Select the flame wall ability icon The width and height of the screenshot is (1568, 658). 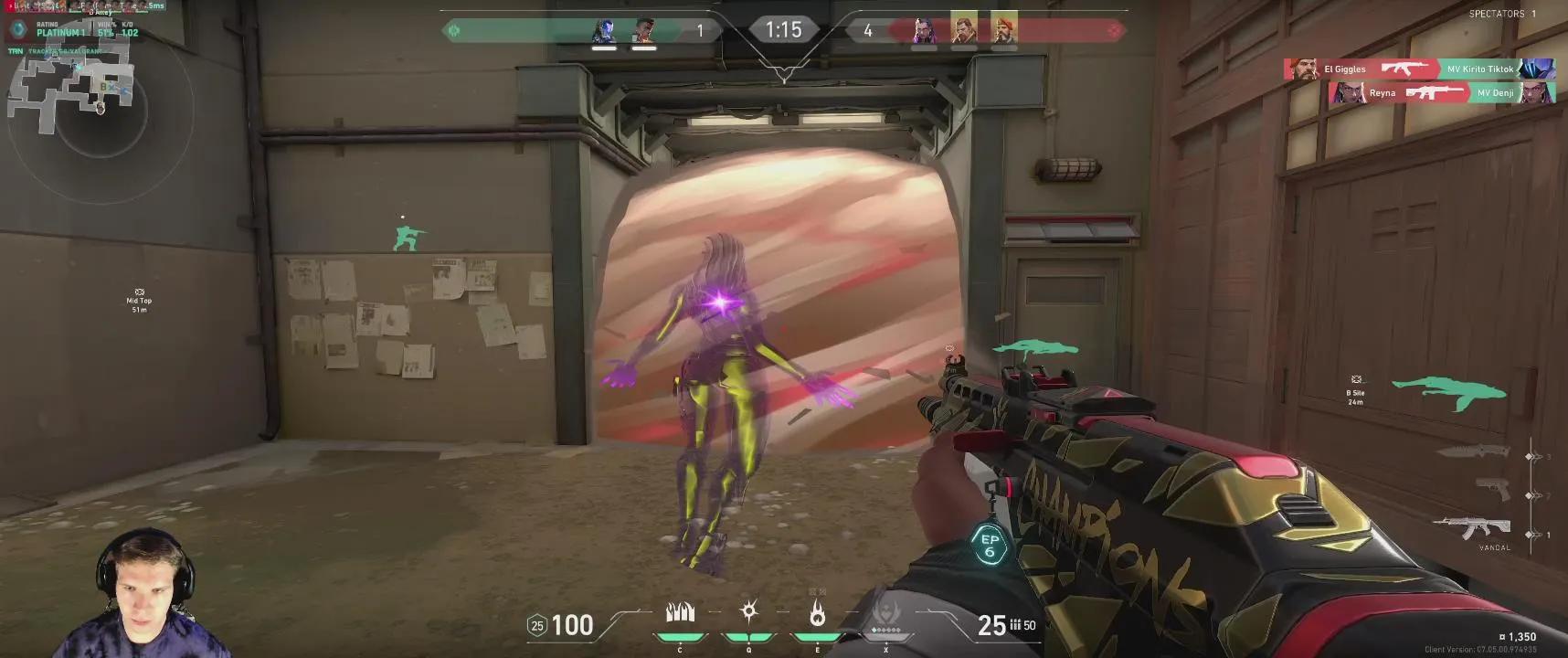point(680,612)
